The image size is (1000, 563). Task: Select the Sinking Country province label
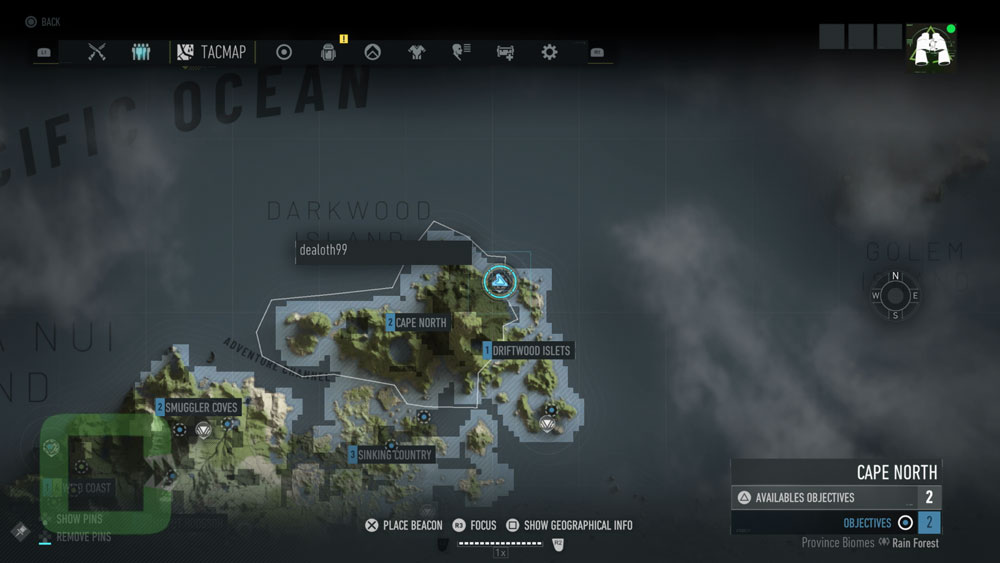(x=394, y=455)
